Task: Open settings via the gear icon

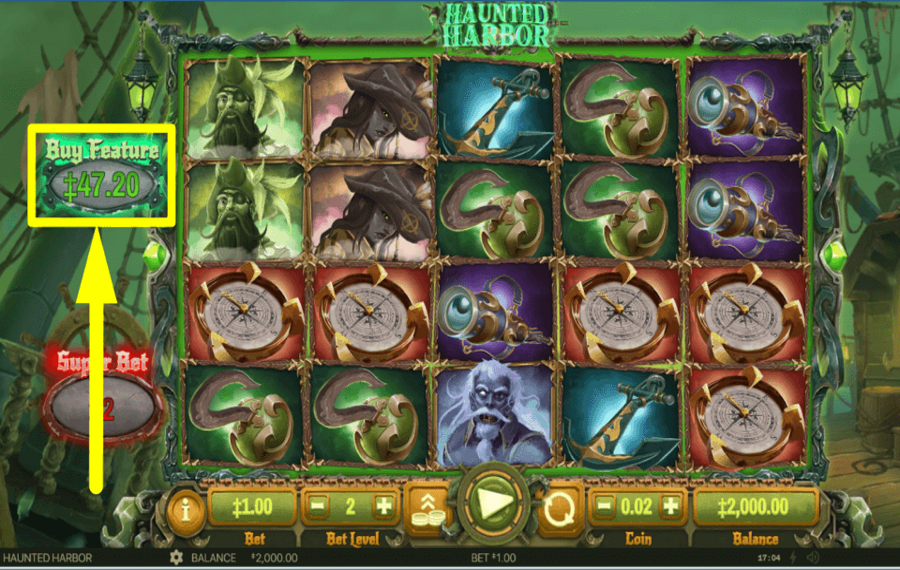Action: [x=177, y=558]
